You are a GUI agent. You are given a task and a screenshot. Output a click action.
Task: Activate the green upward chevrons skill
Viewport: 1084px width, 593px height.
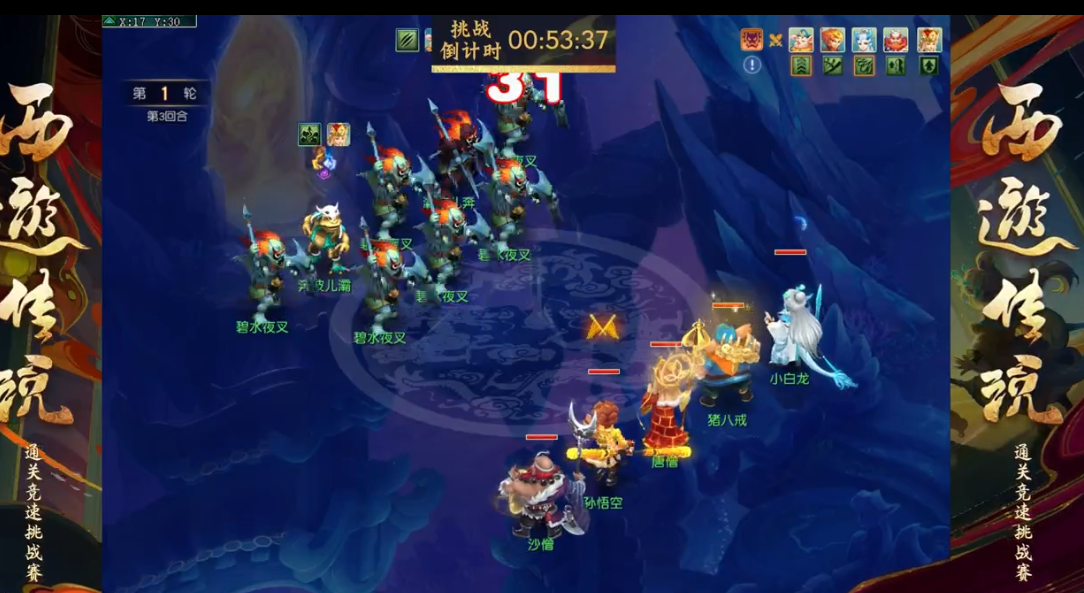(x=801, y=66)
